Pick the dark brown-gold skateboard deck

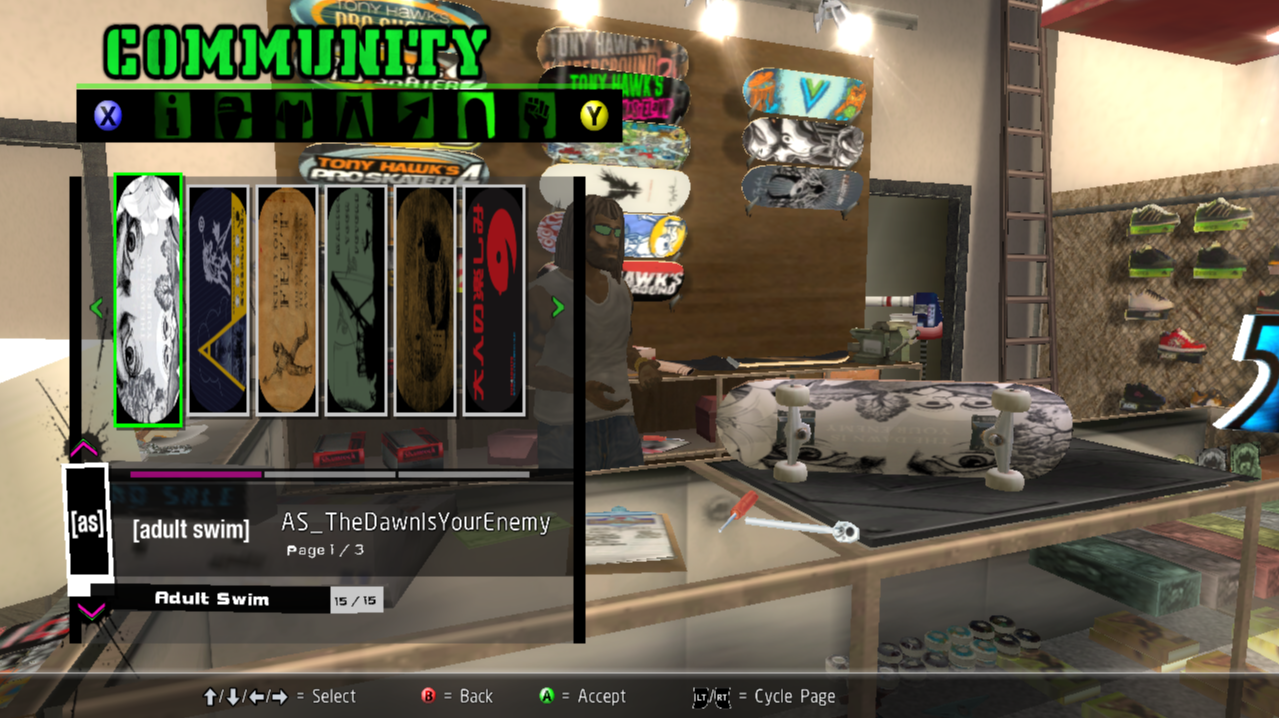point(425,300)
